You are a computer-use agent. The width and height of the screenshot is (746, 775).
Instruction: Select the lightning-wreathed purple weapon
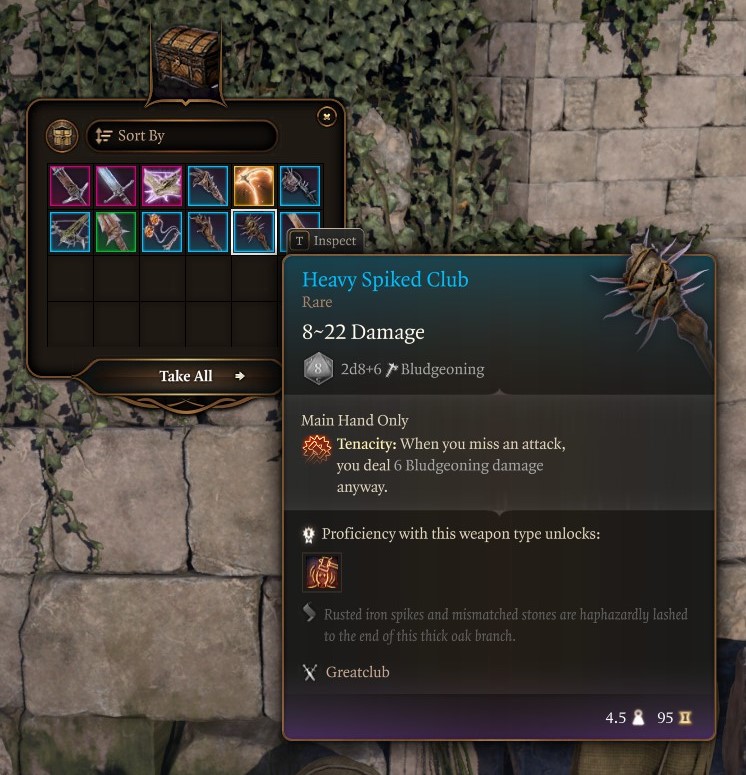(x=162, y=186)
